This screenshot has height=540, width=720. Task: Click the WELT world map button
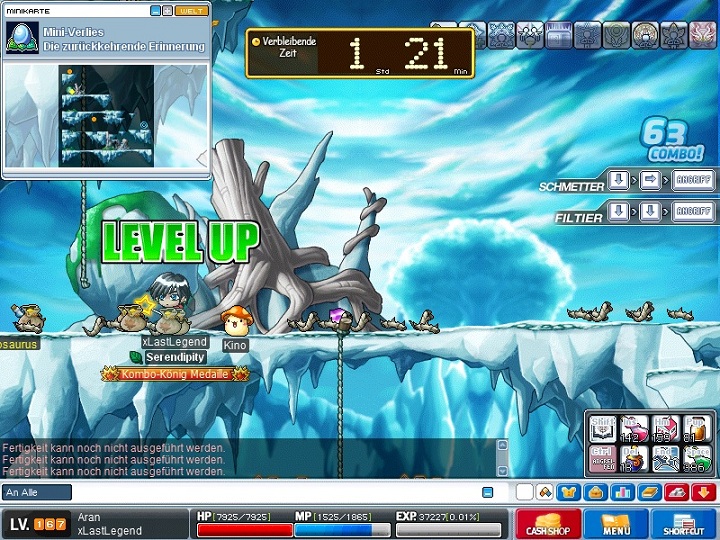pyautogui.click(x=193, y=10)
